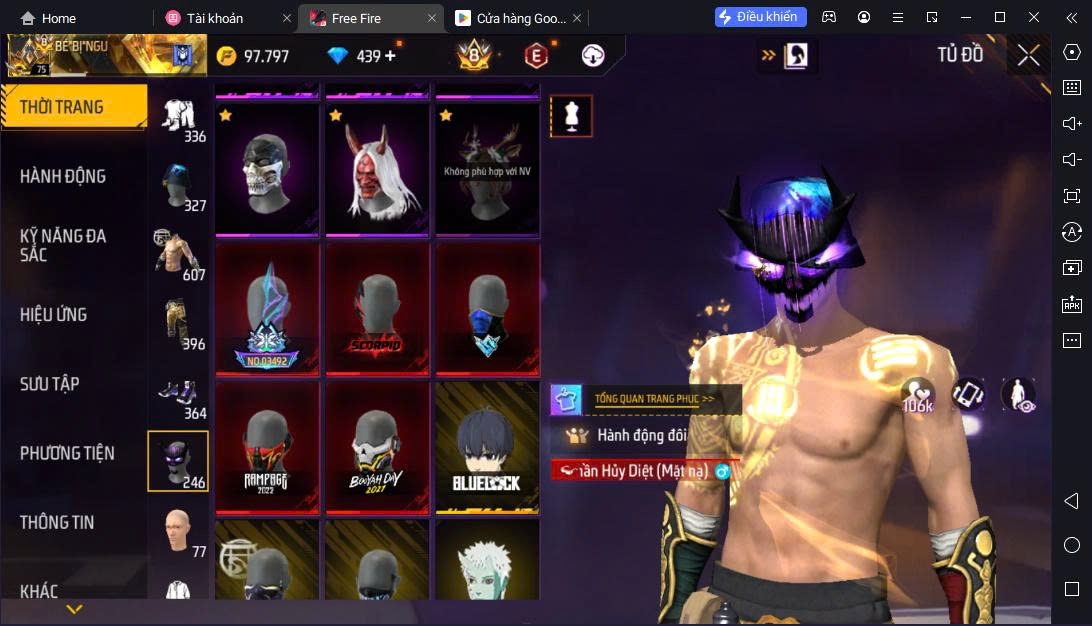
Task: Choose the Blue Lock head item
Action: click(x=487, y=447)
